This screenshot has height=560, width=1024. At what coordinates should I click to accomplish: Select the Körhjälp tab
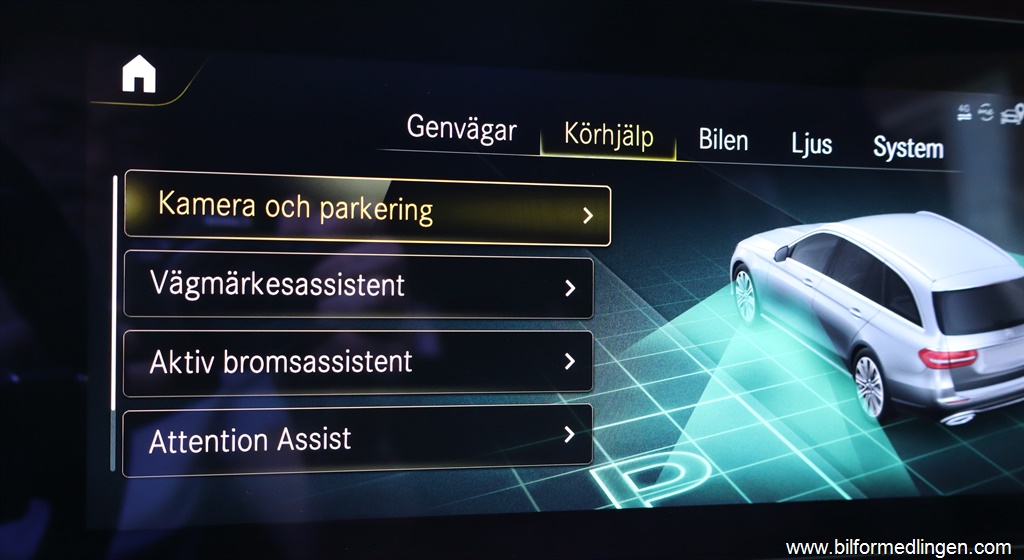pos(608,135)
